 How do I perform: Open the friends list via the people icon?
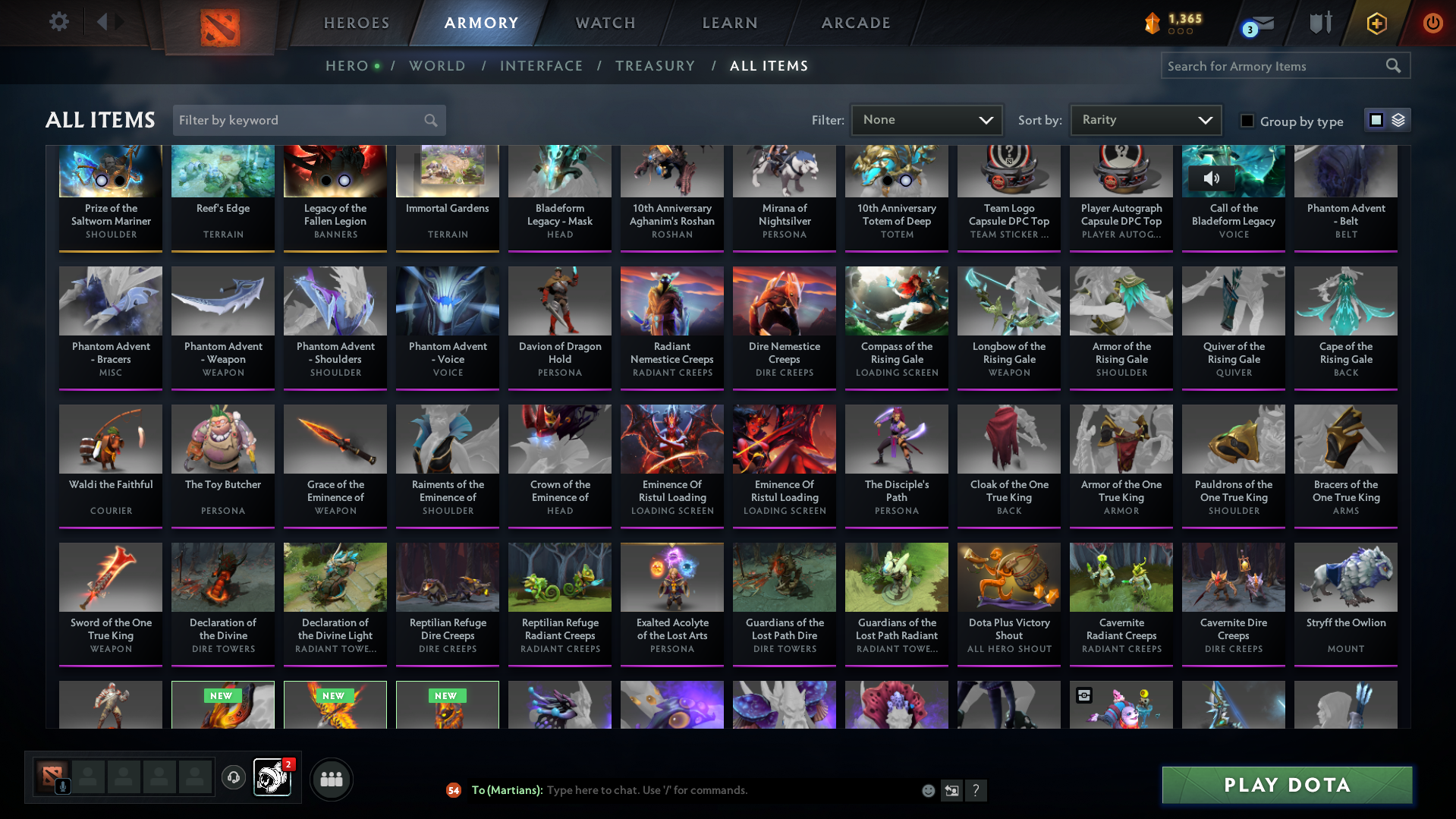pyautogui.click(x=331, y=779)
